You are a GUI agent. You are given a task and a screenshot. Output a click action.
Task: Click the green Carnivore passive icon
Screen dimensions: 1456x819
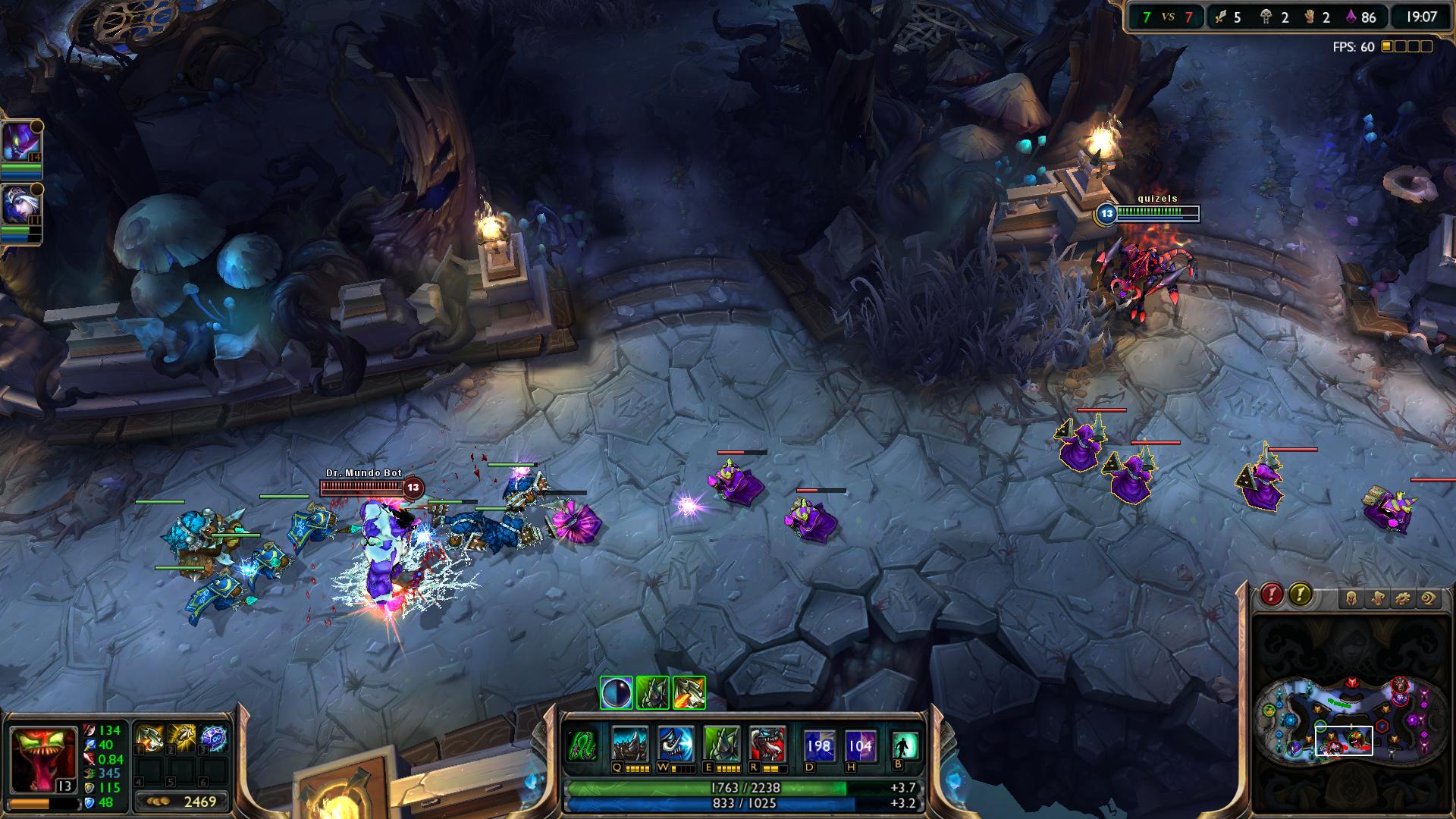point(582,745)
